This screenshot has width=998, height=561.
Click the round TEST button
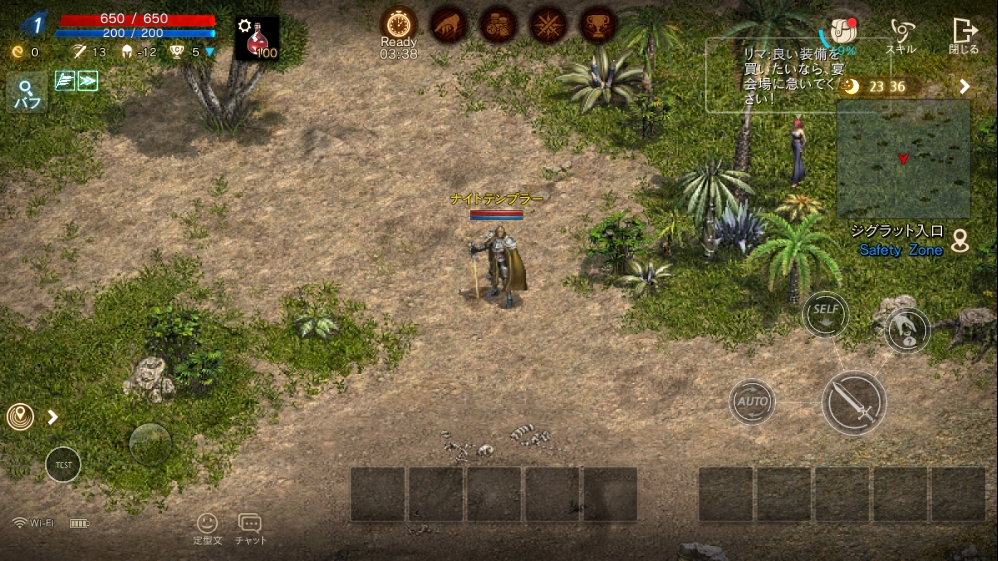(63, 464)
